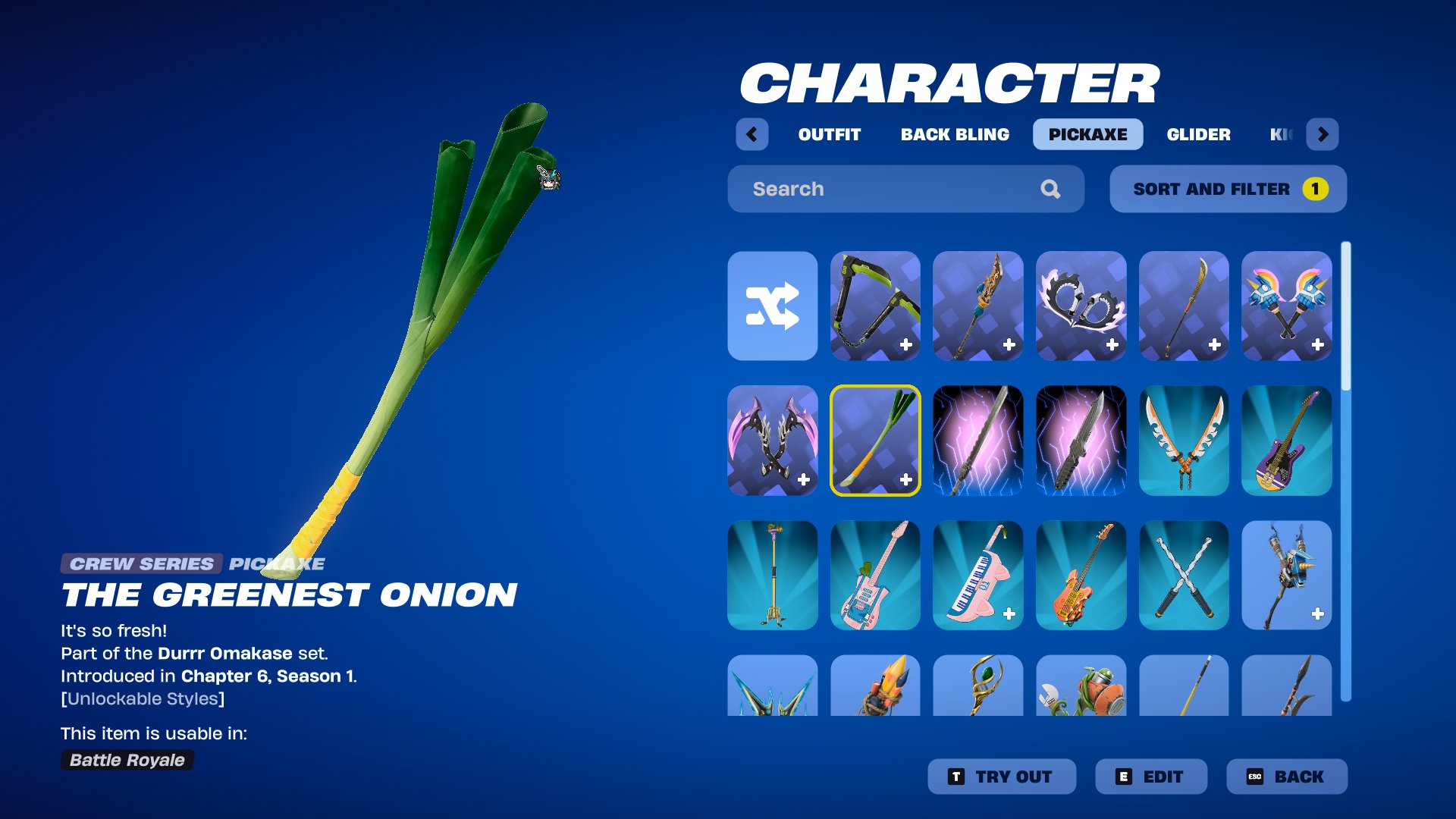Go back from the Character screen

[1286, 777]
